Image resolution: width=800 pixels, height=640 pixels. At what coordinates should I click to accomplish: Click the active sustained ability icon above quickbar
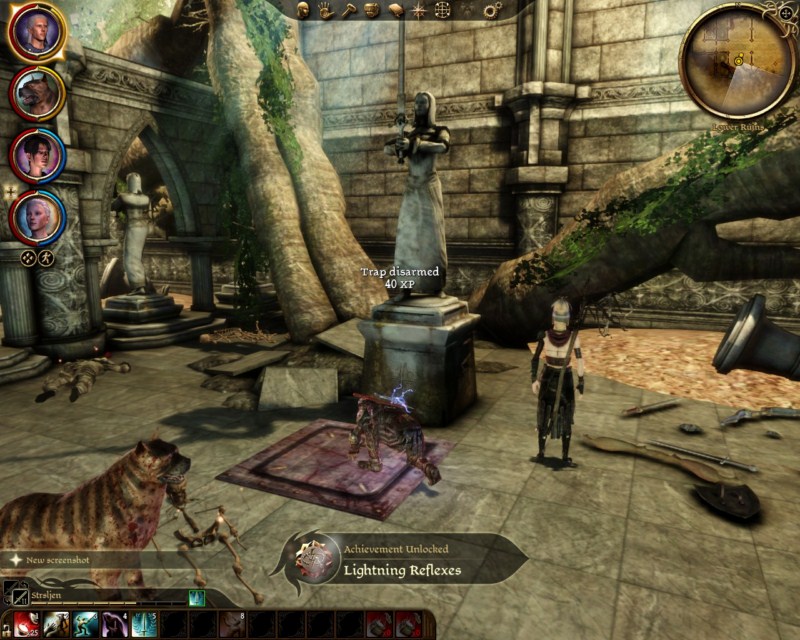197,598
